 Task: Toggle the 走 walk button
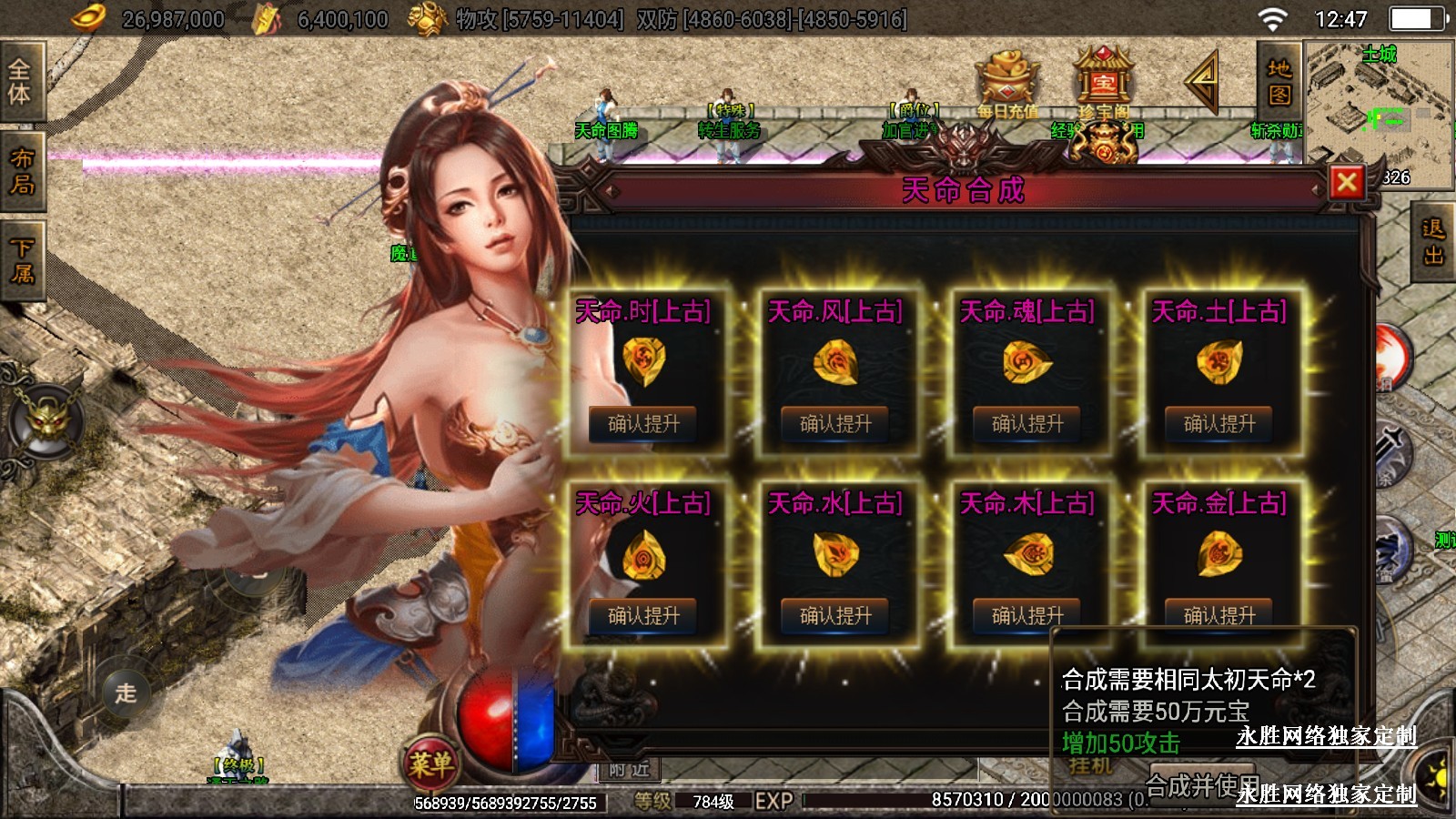click(126, 693)
